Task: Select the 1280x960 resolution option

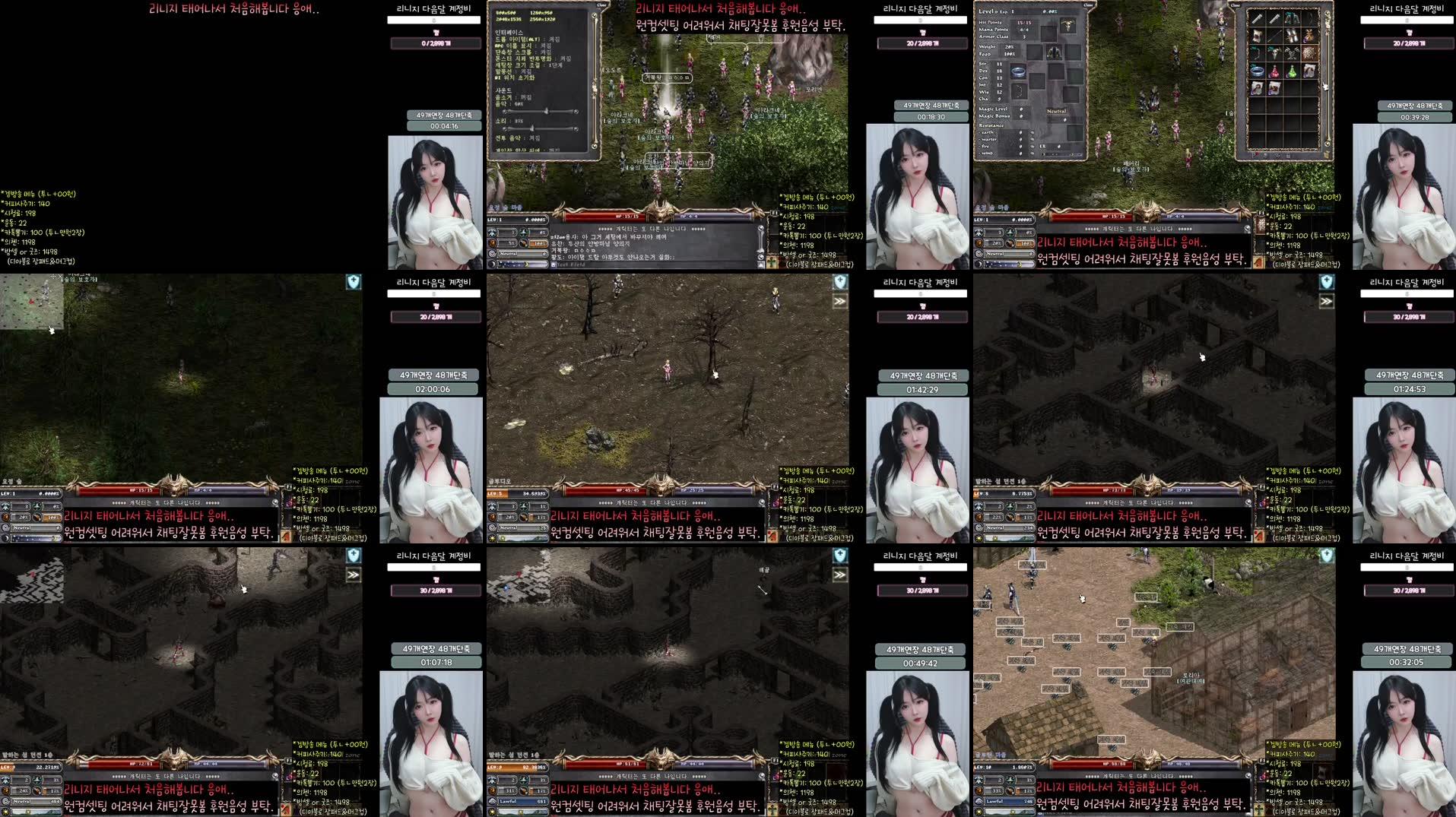Action: [541, 13]
